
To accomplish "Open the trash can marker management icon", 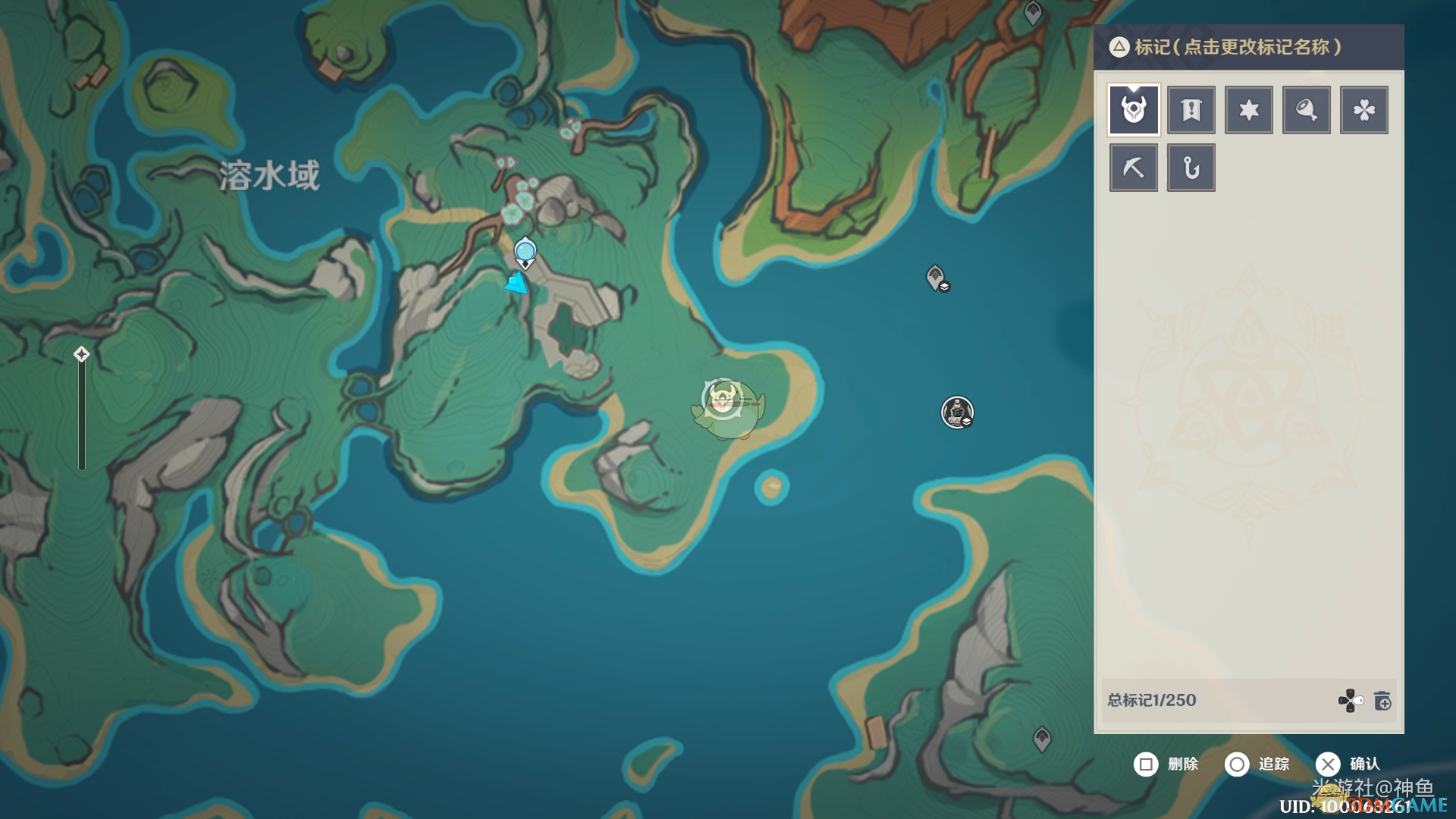I will [x=1382, y=701].
